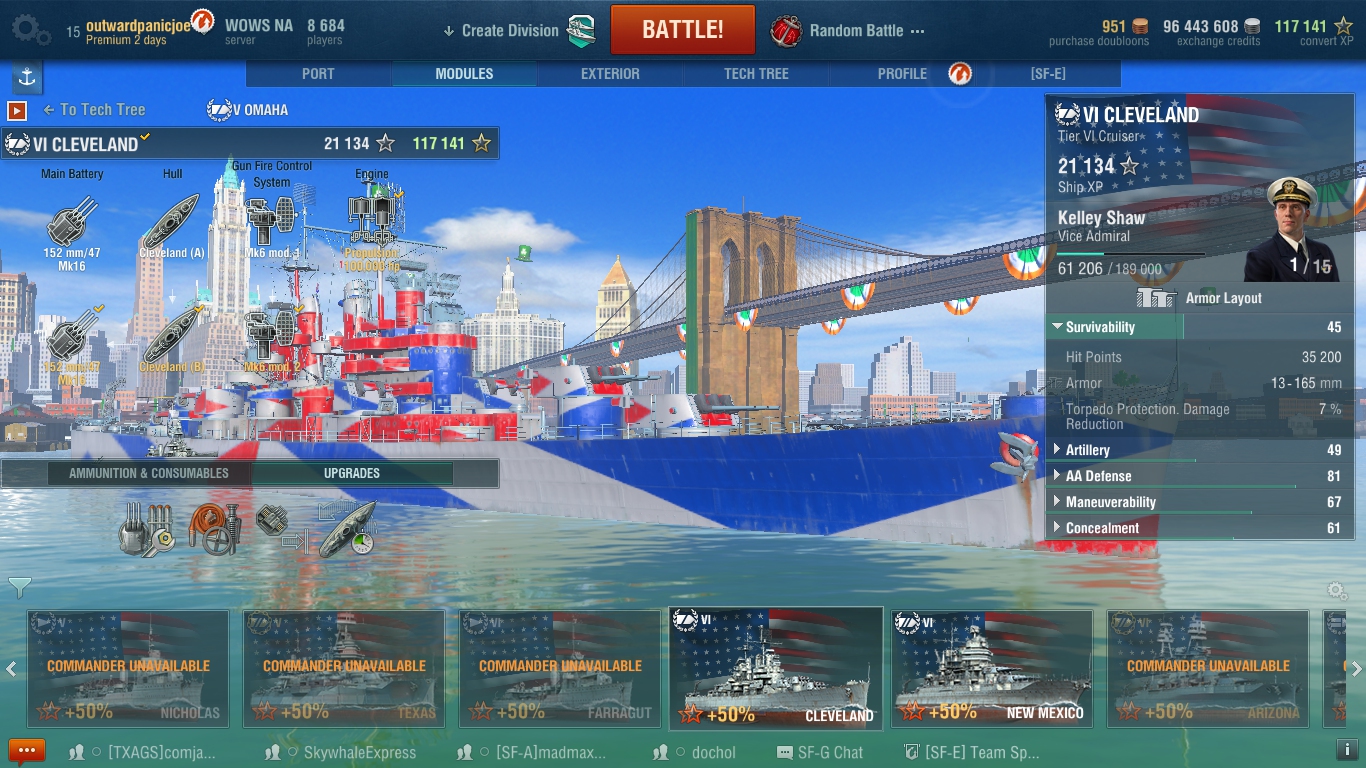Switch to the PORT tab
This screenshot has width=1366, height=768.
tap(318, 74)
